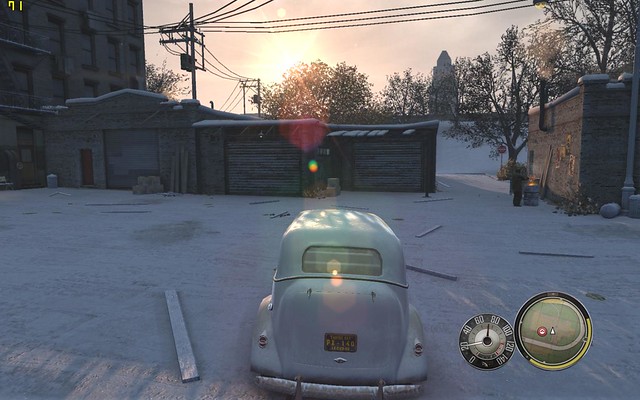Click the circular minimap

click(x=553, y=331)
